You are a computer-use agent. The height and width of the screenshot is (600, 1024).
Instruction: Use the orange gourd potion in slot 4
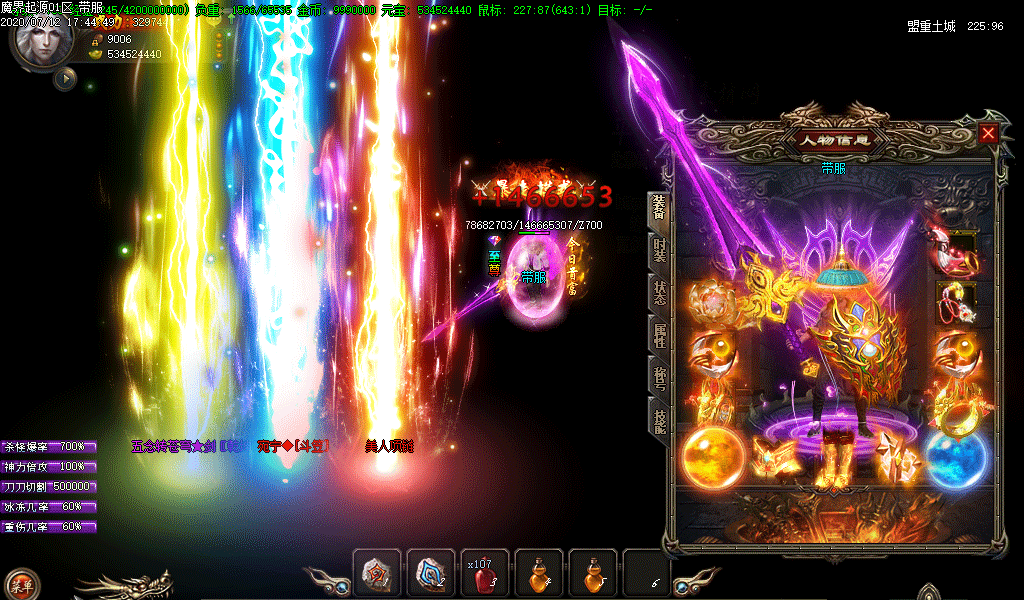(539, 574)
